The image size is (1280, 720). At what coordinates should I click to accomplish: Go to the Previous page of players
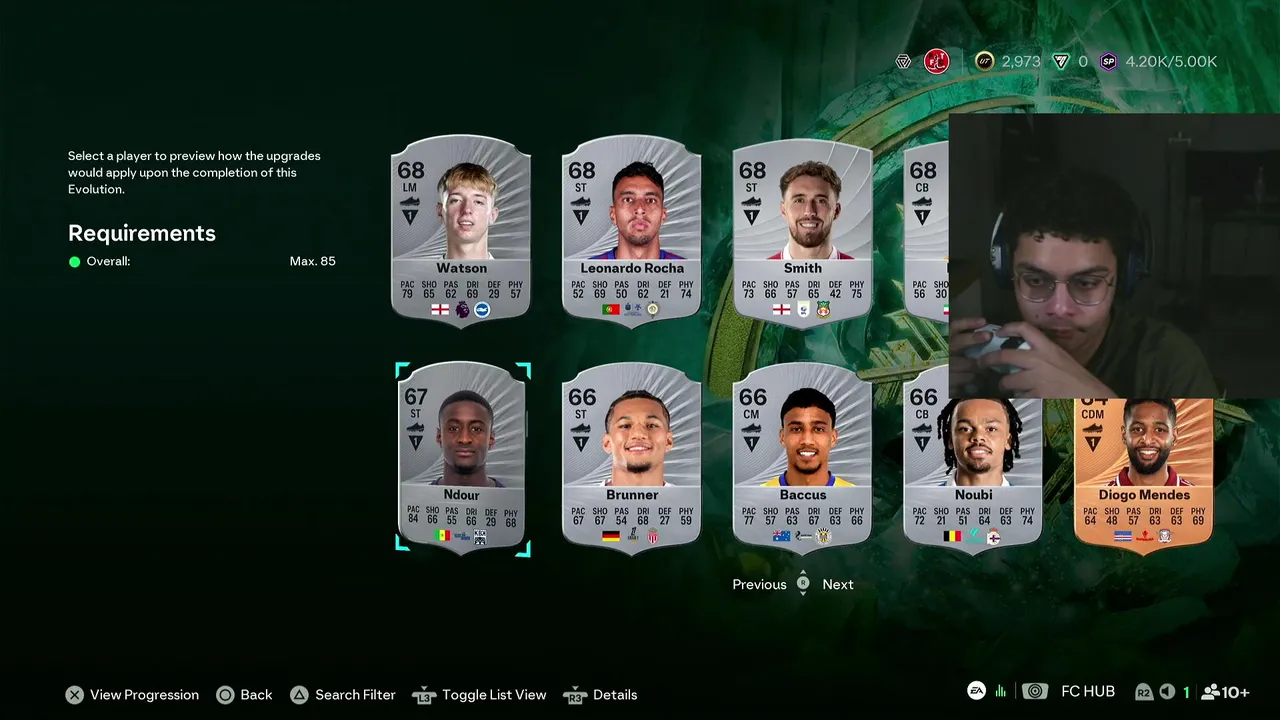759,585
